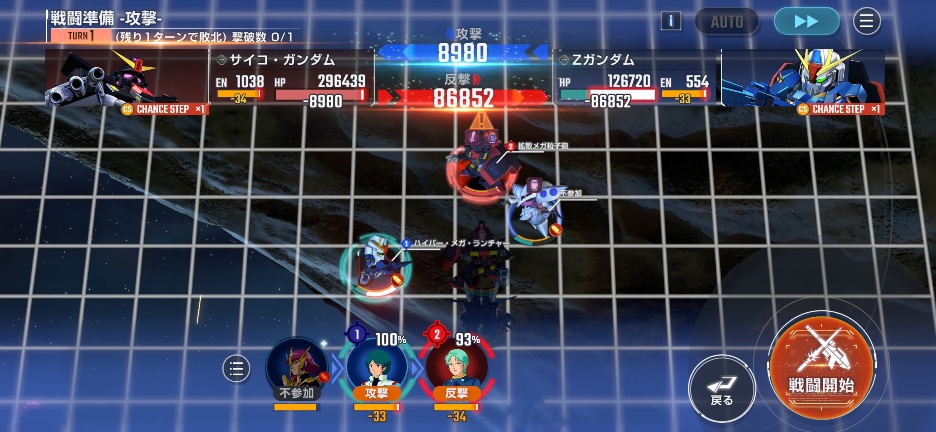This screenshot has height=432, width=936.
Task: Select the 不参加 masked pilot portrait
Action: (x=296, y=367)
